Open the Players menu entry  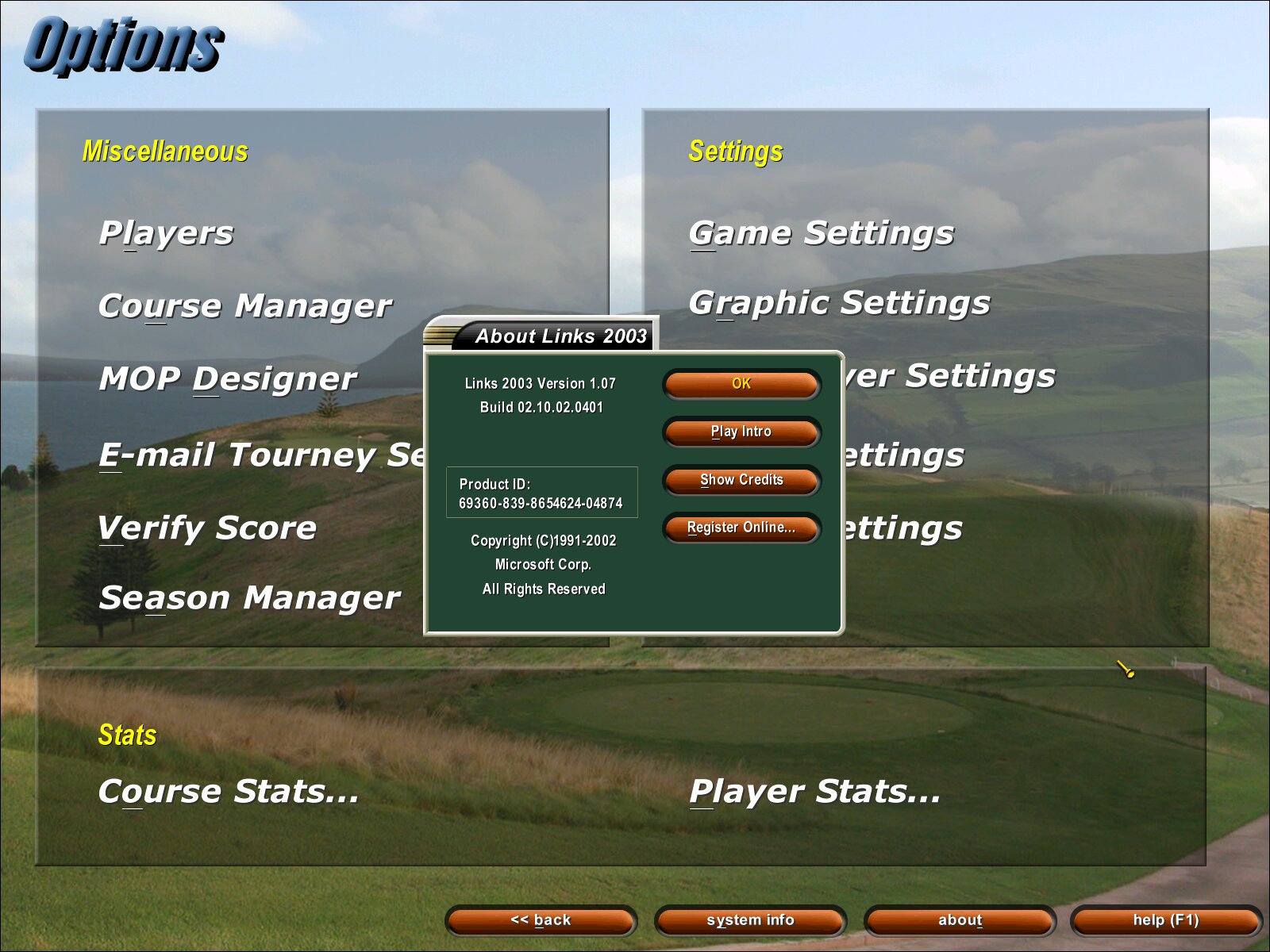coord(166,233)
